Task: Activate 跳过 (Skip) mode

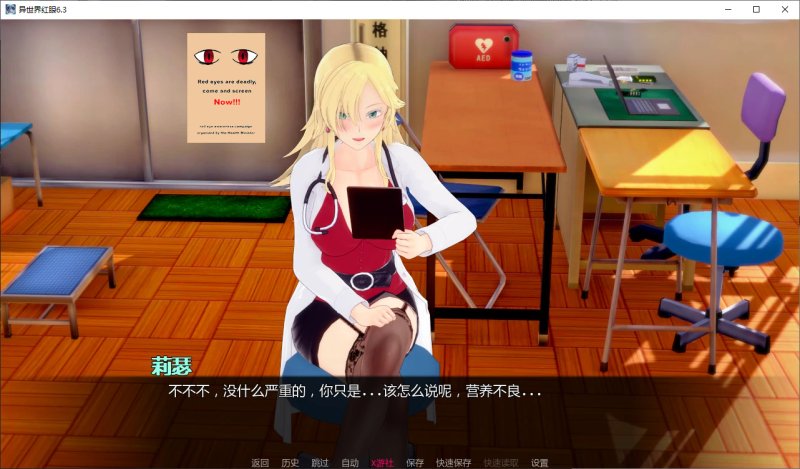Action: [320, 463]
